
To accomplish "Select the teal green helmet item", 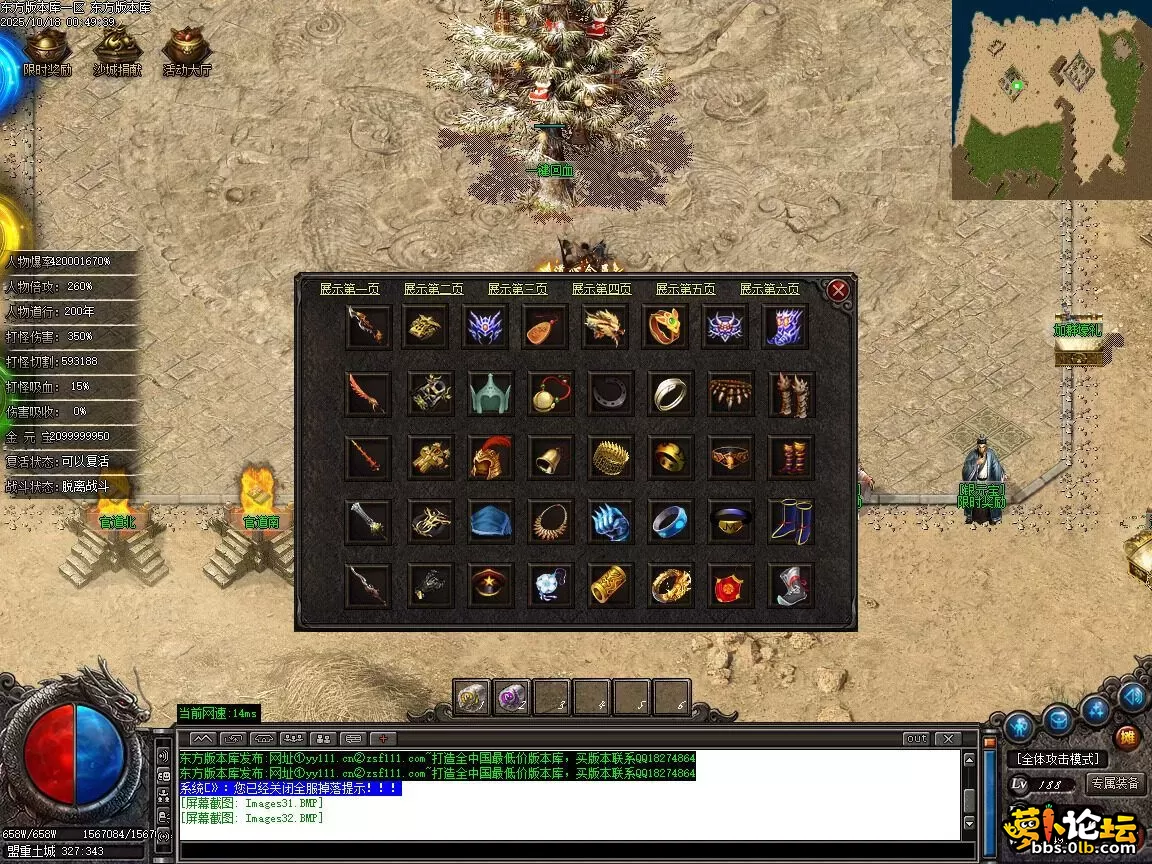I will pos(490,393).
